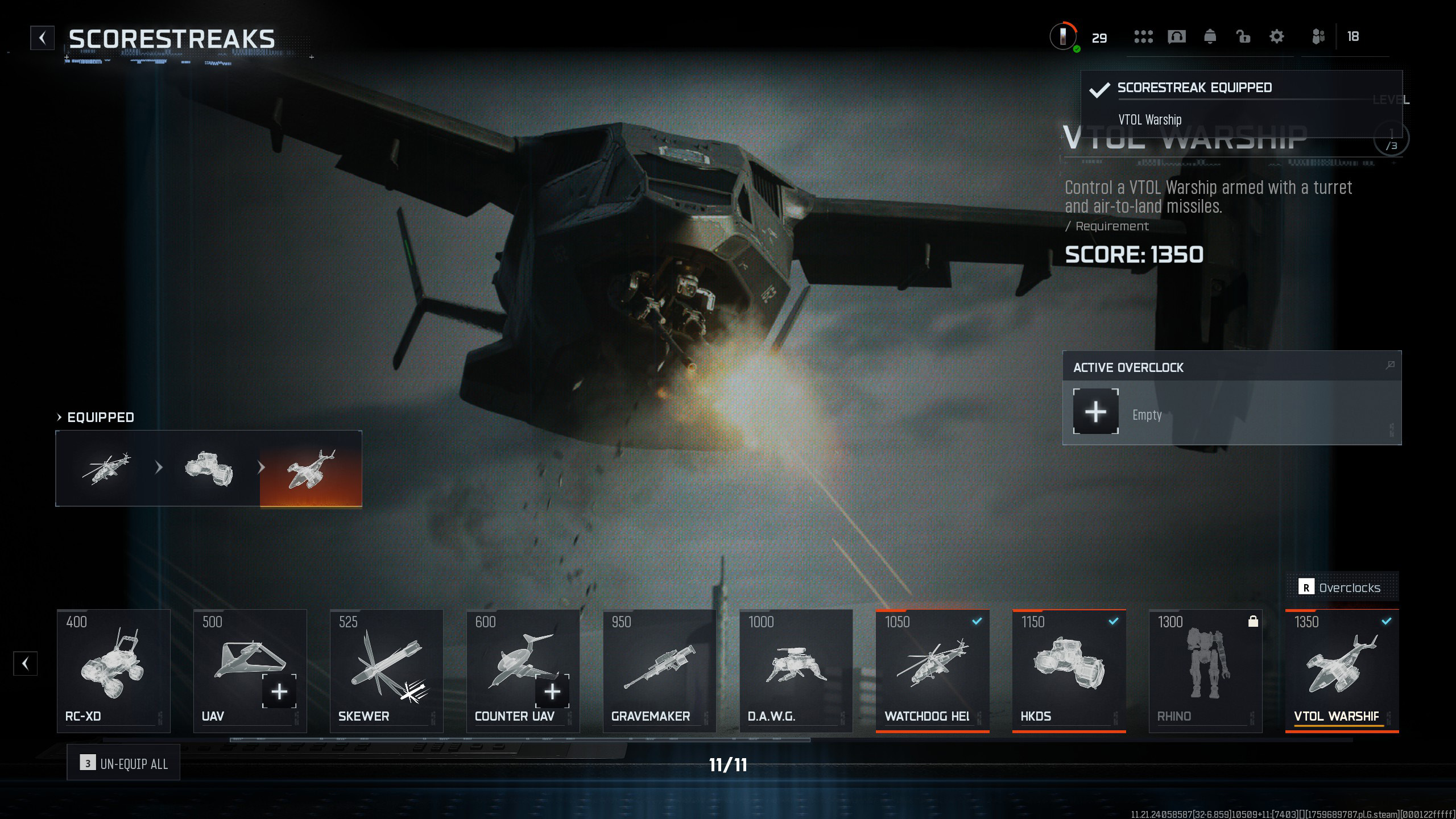
Task: Open the grid menu icon
Action: [x=1143, y=37]
